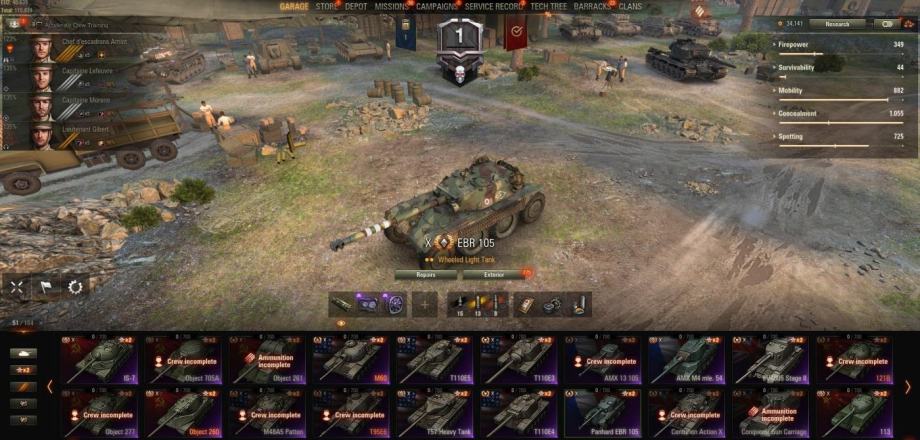
Task: Open the Service Record
Action: point(494,6)
